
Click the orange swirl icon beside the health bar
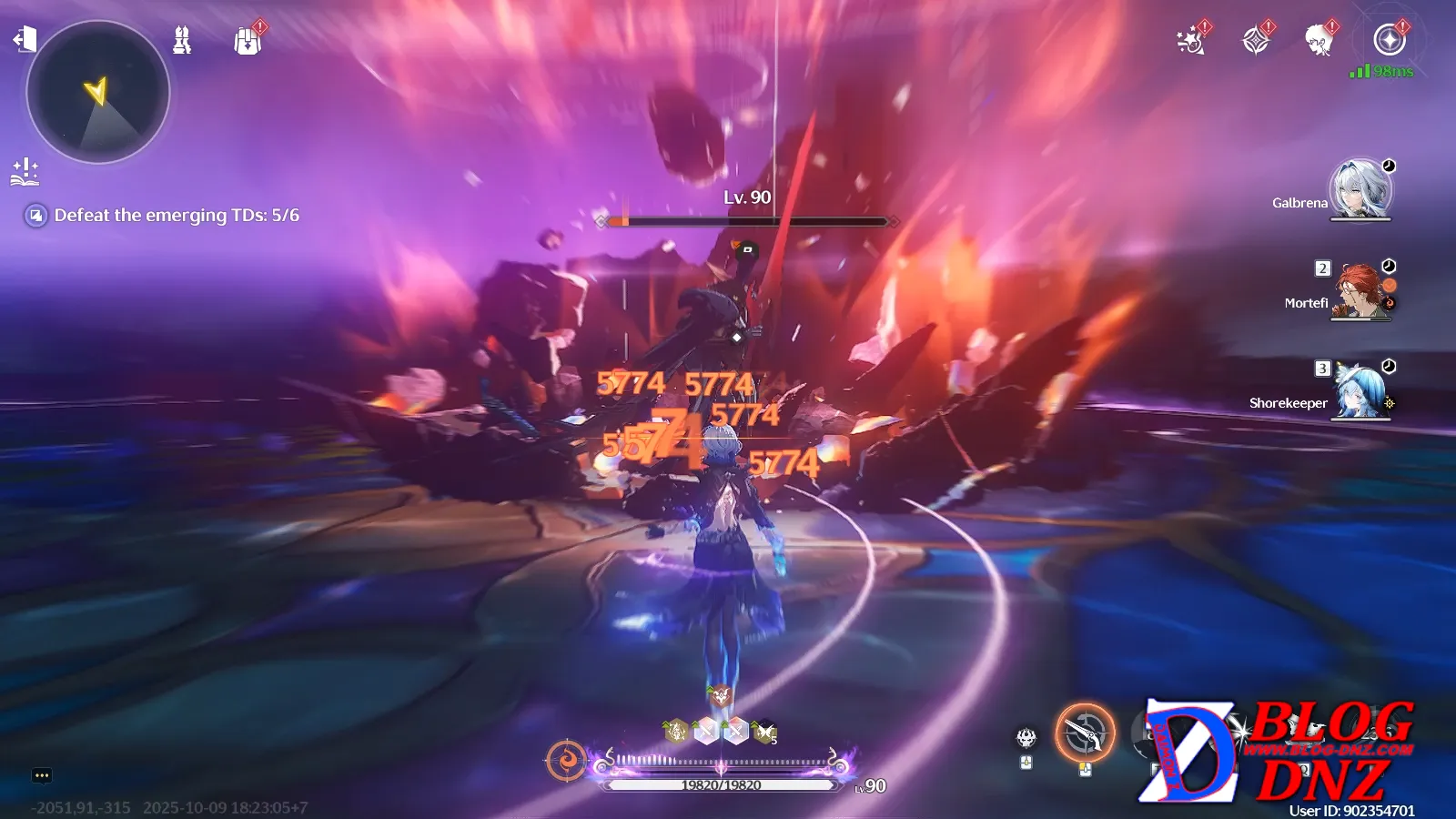(566, 760)
